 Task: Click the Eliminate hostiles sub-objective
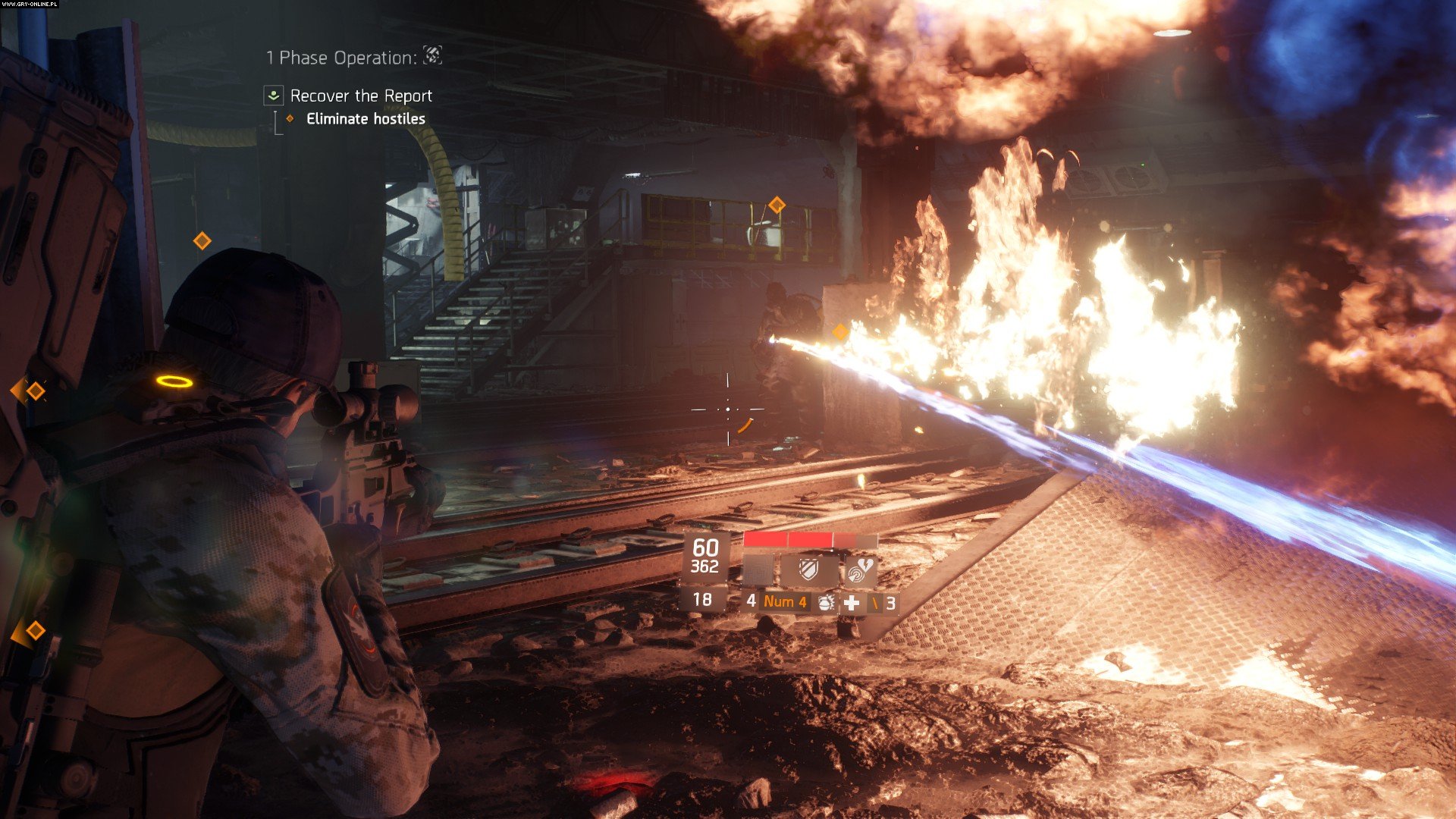365,119
